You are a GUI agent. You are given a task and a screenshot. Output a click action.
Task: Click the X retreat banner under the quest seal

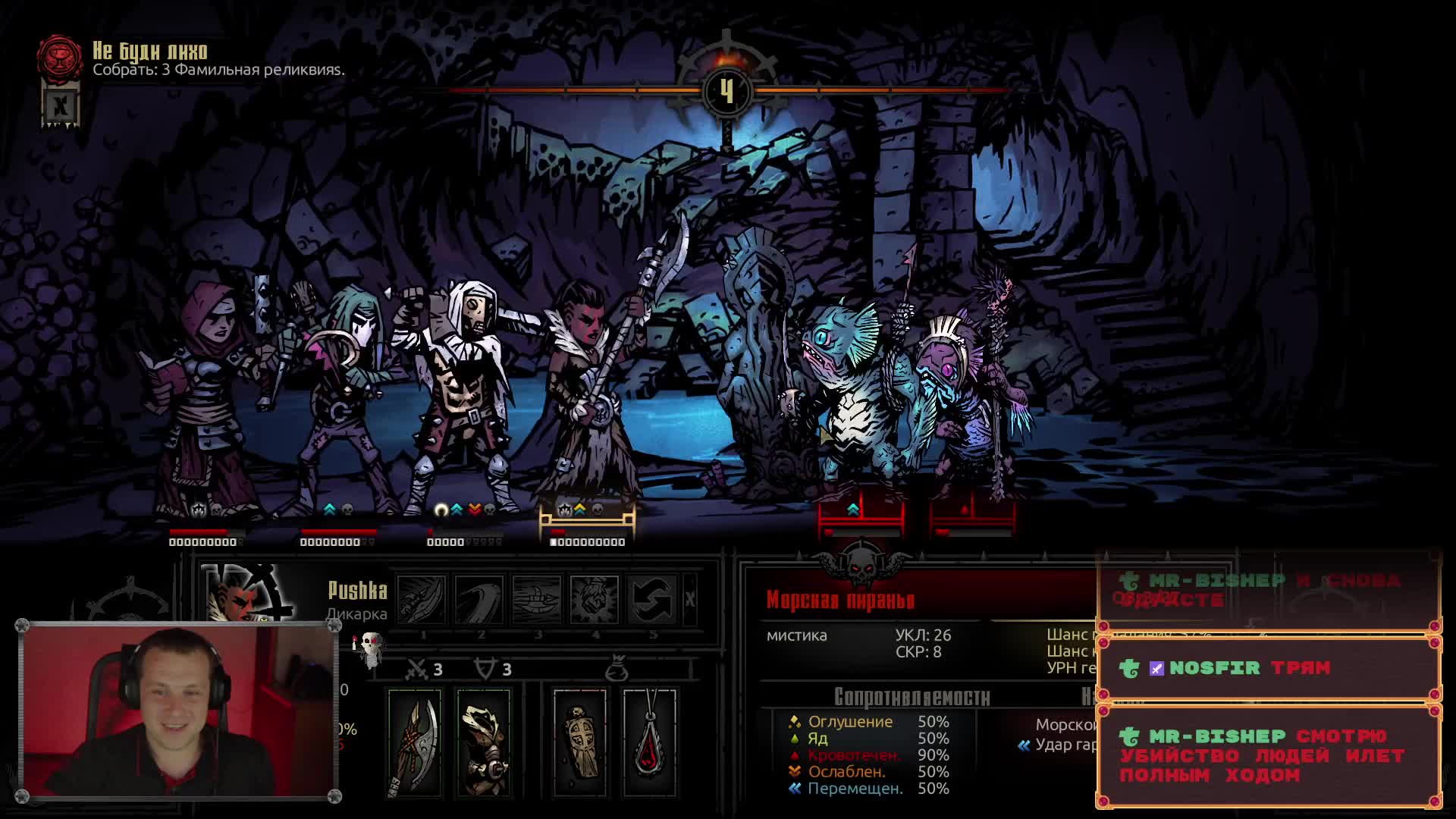61,105
